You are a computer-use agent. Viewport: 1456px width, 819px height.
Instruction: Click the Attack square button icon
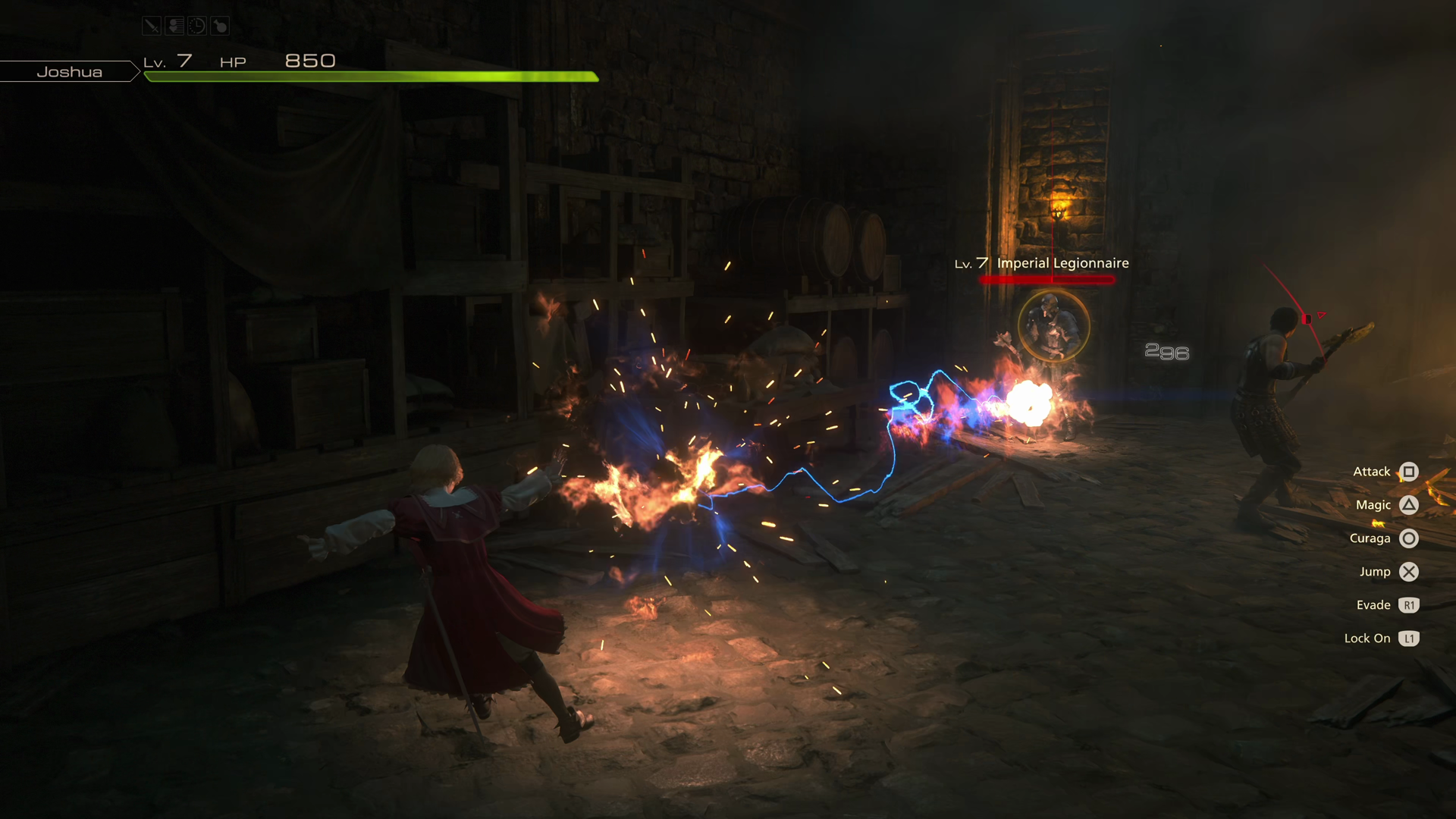1408,471
